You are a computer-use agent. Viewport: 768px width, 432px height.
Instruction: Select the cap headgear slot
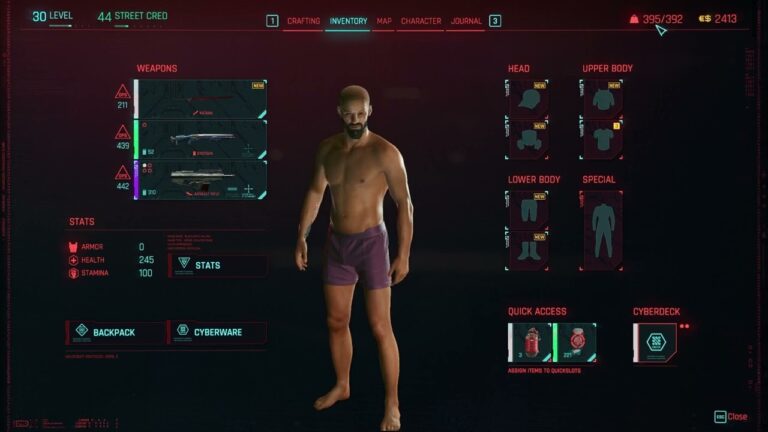(527, 99)
